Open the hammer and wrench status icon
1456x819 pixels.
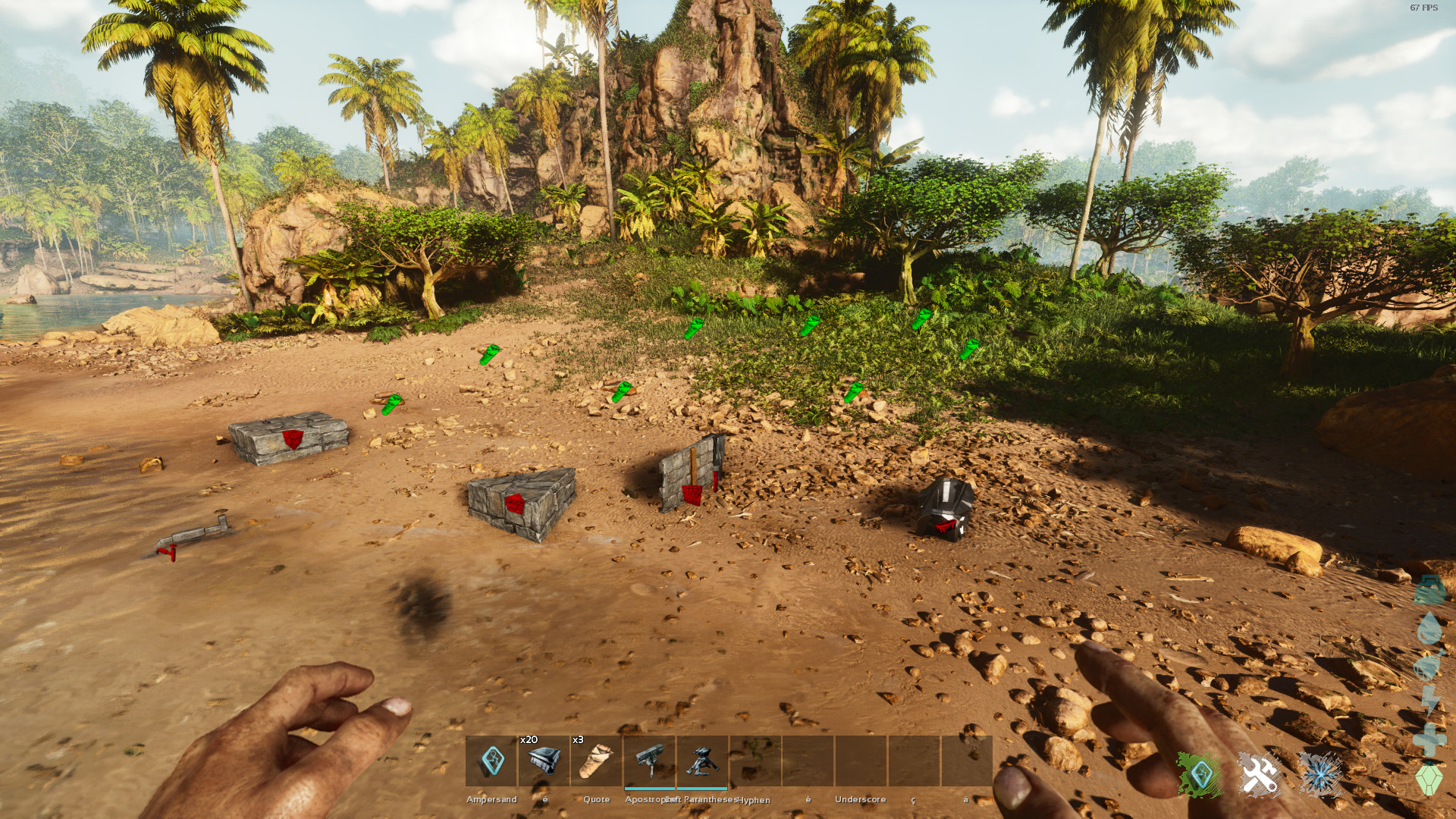[1260, 775]
